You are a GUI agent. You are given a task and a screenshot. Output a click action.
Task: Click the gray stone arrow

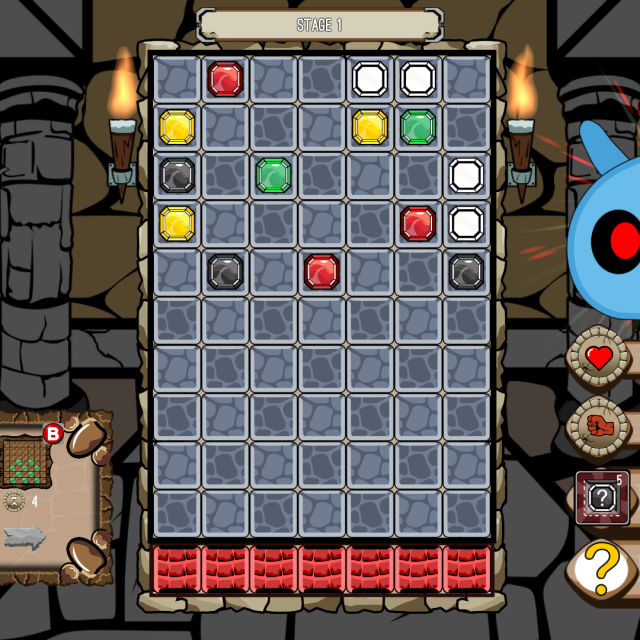25,537
